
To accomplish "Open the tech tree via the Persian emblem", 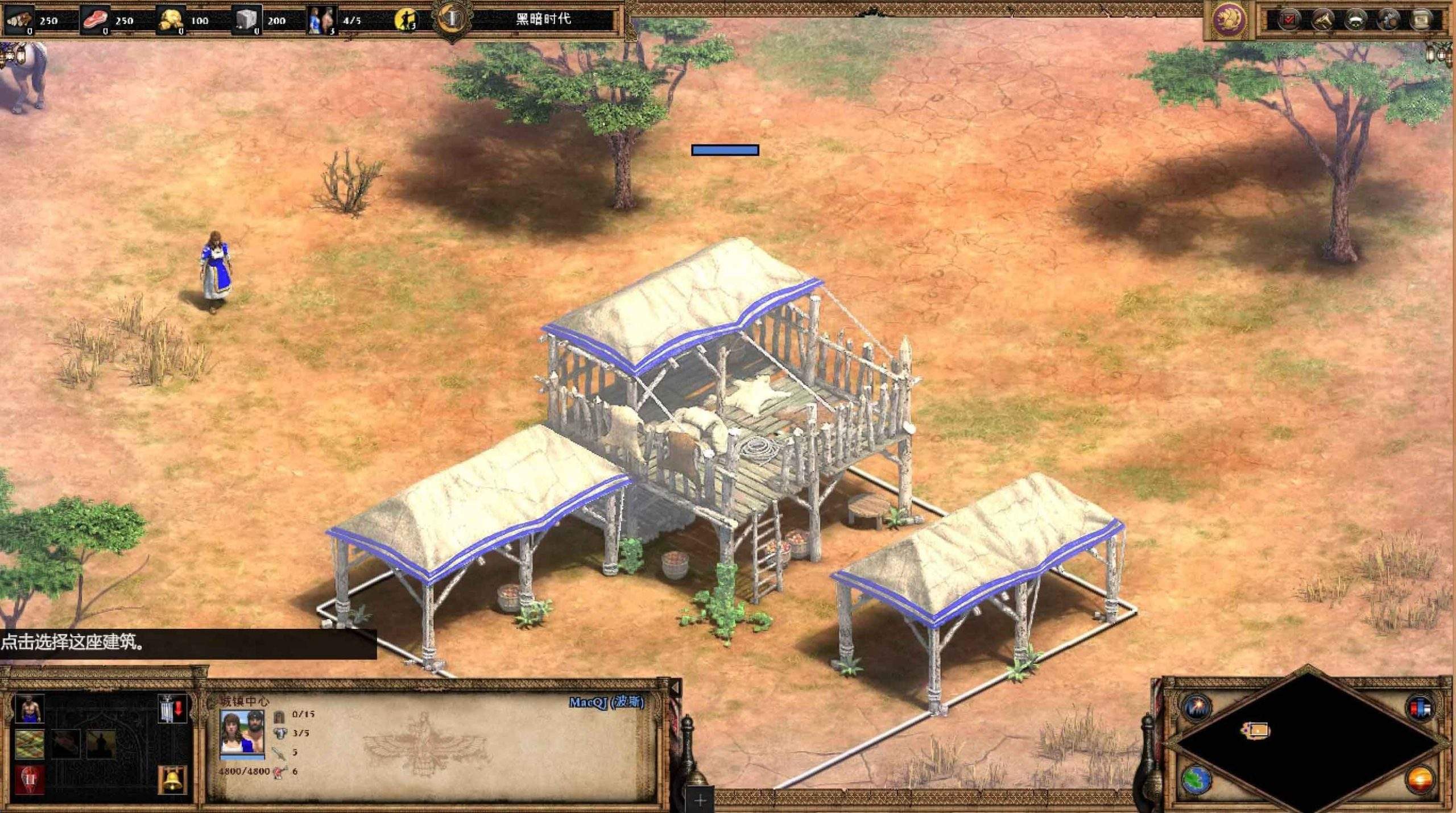I will point(1229,20).
